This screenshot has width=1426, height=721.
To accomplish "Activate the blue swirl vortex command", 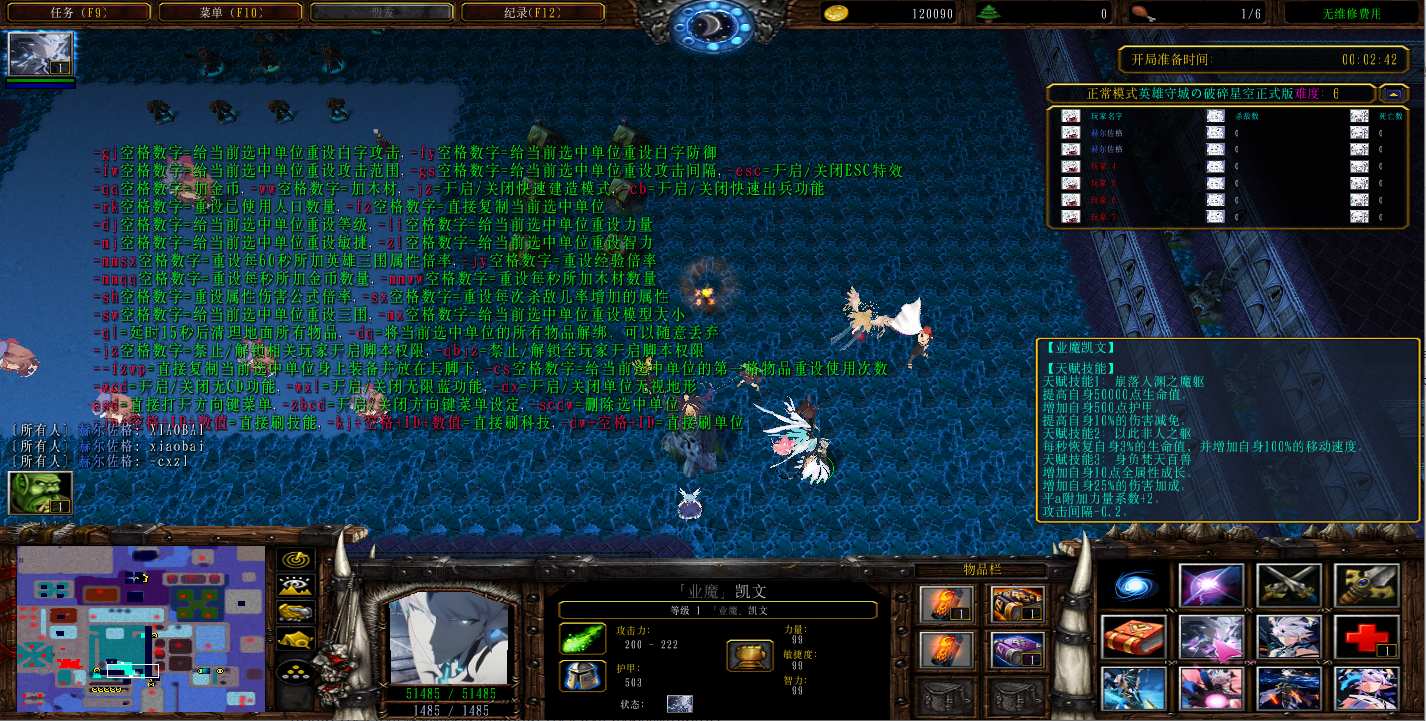I will [1134, 585].
